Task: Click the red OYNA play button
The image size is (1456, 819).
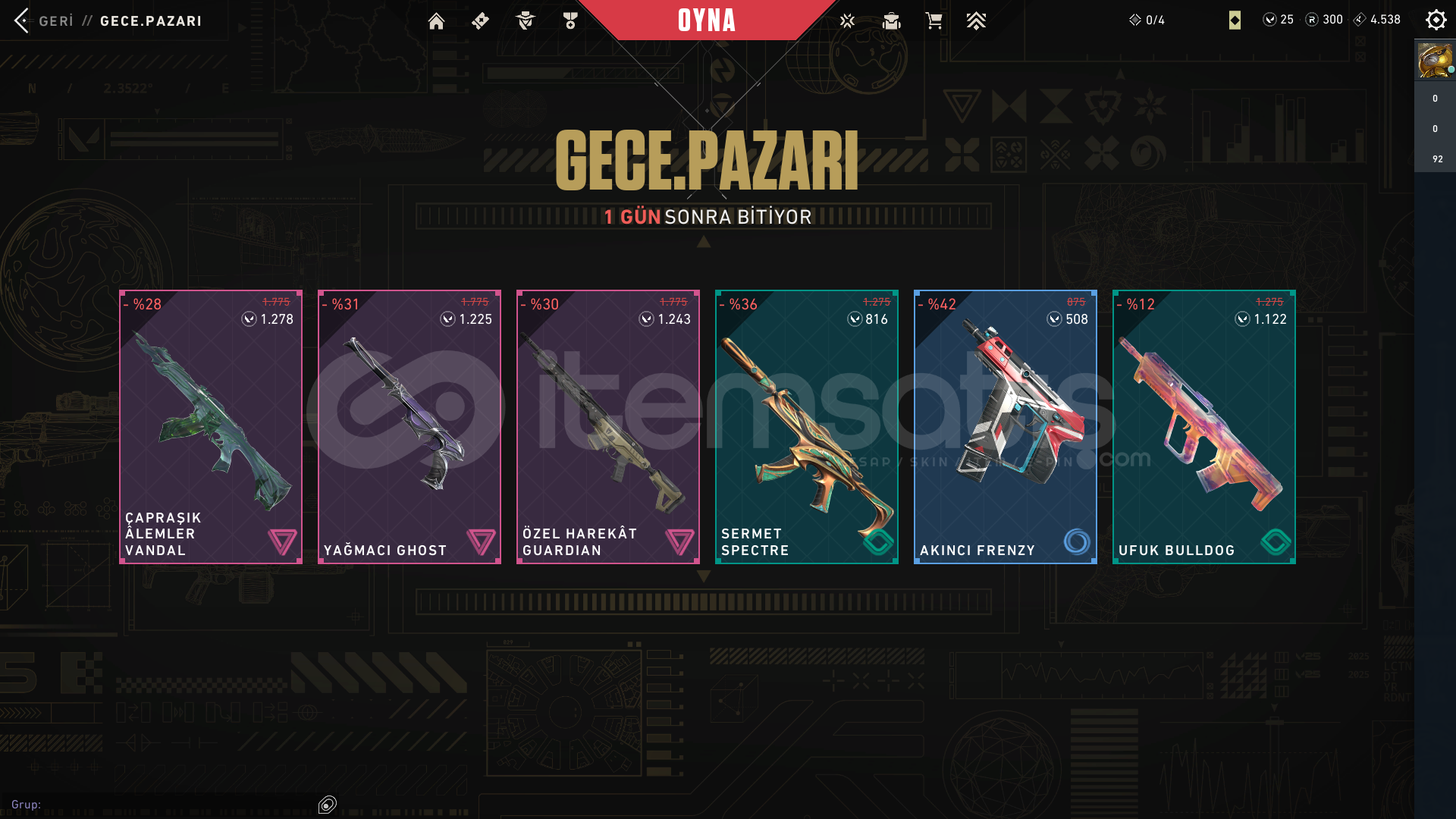Action: 706,20
